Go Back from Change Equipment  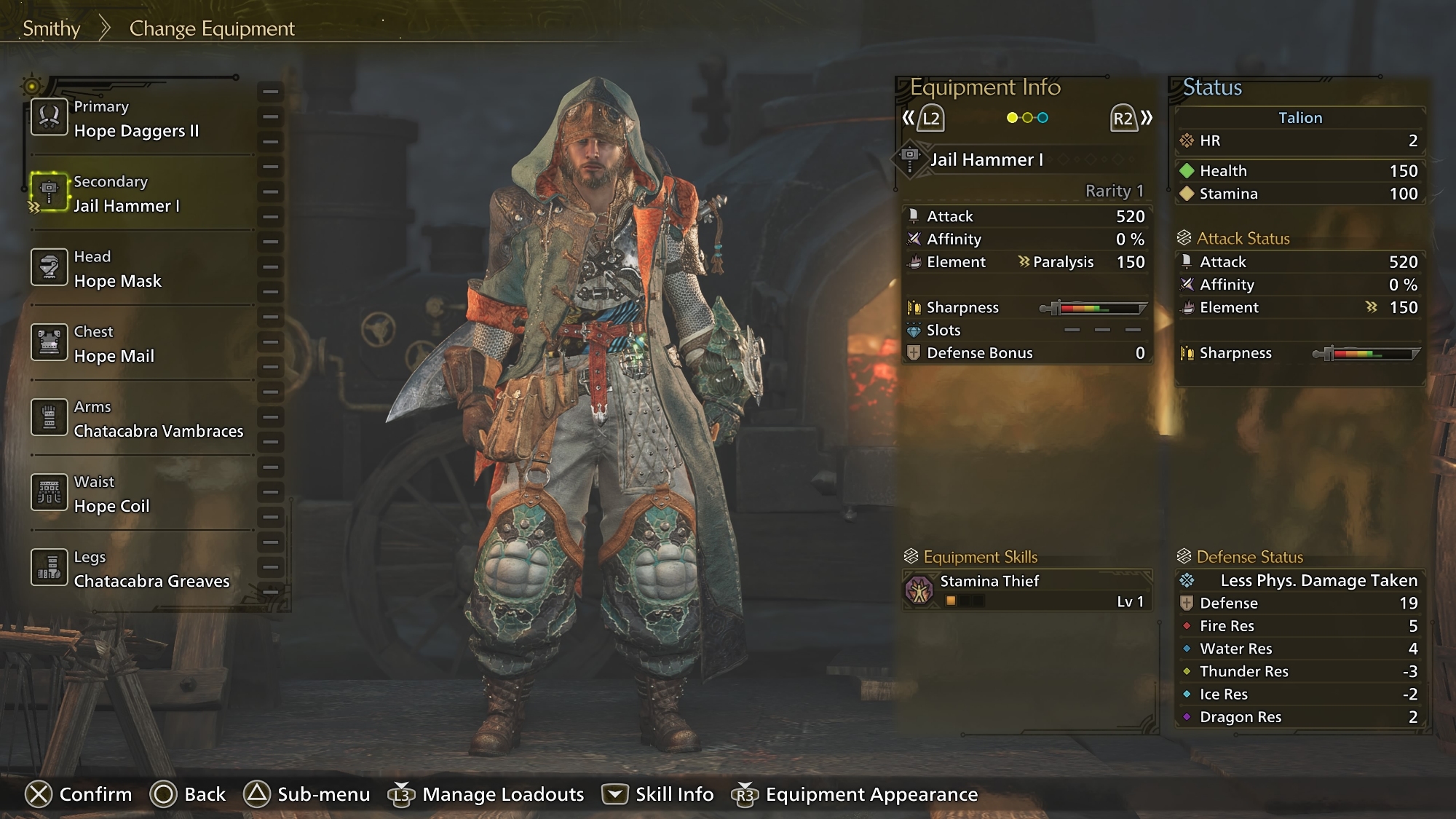click(188, 794)
